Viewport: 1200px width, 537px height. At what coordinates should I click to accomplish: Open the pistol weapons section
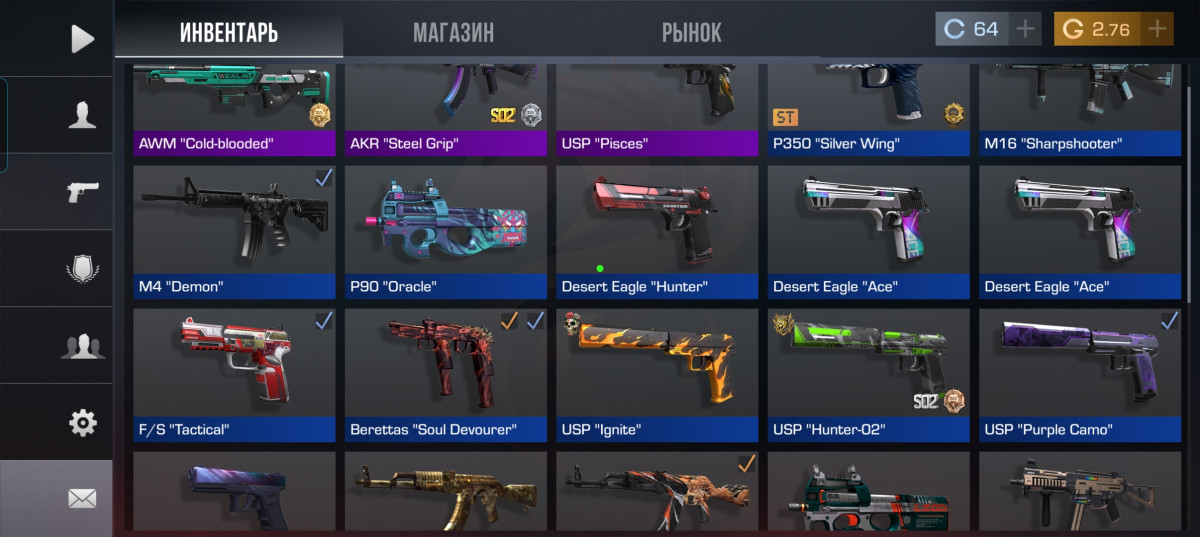[82, 192]
